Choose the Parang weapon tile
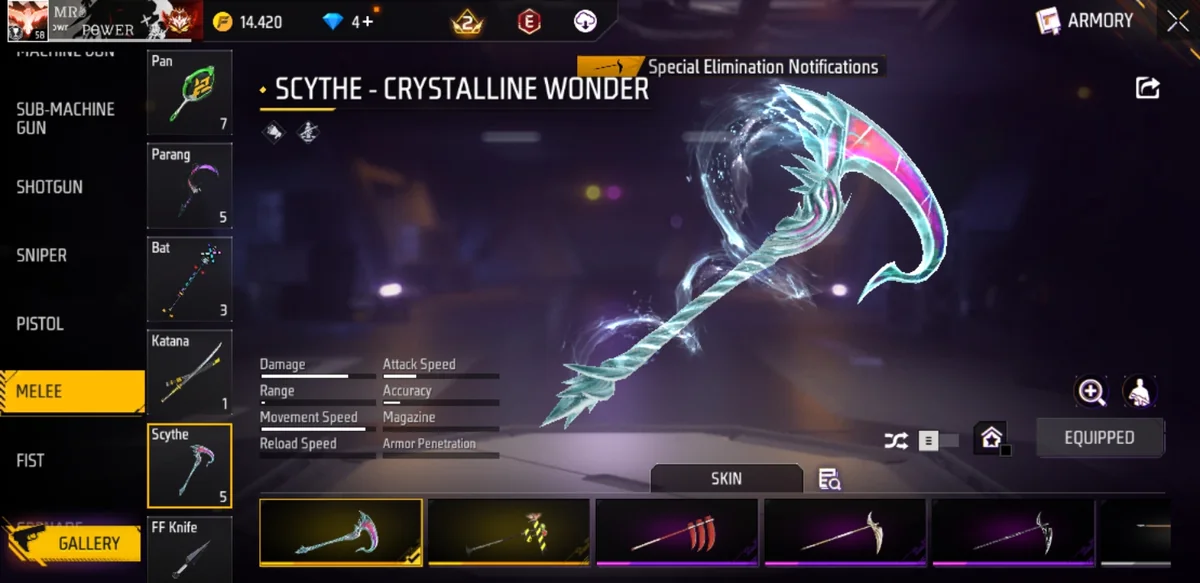 [x=189, y=186]
